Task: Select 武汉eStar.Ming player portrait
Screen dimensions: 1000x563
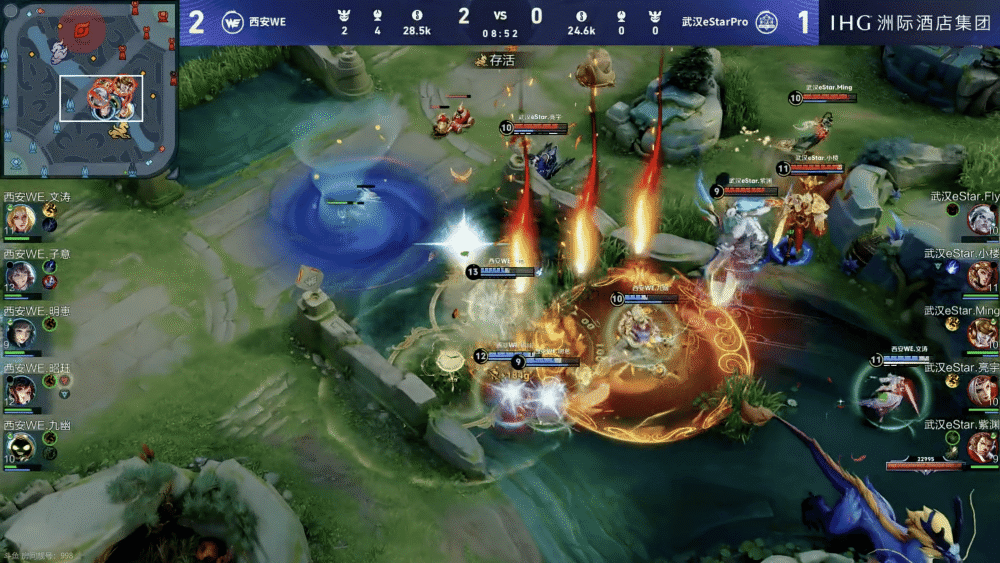Action: [981, 331]
